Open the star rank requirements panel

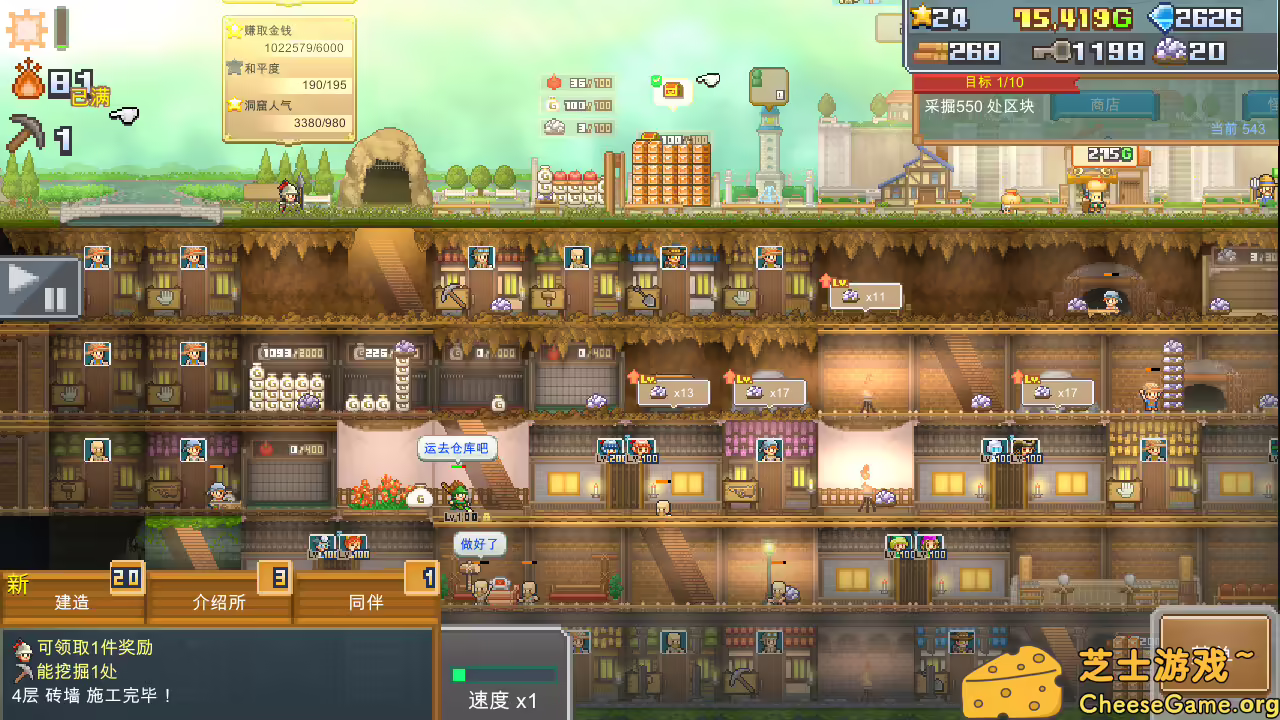pos(289,77)
